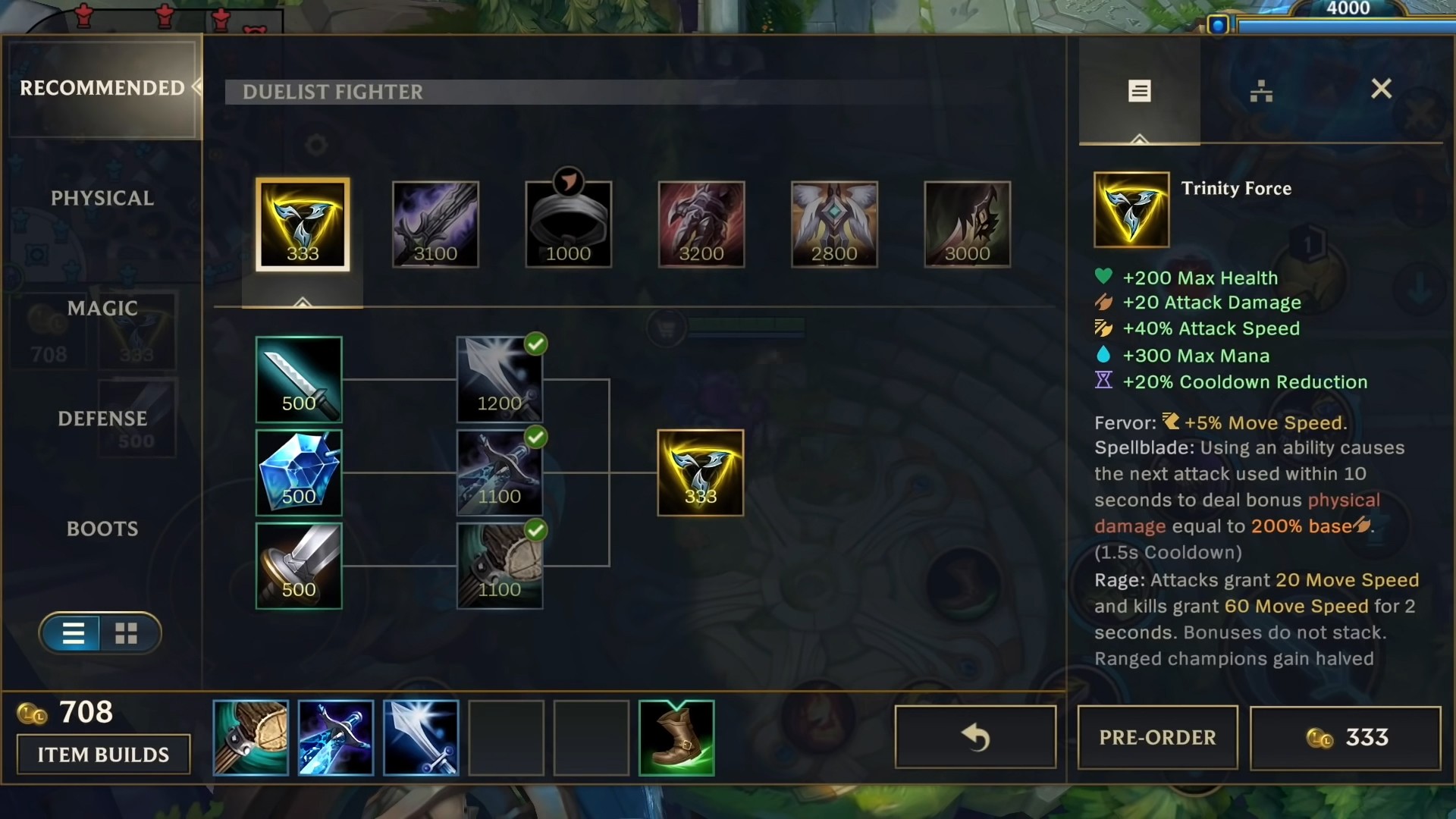Open the Magic item category

[102, 309]
